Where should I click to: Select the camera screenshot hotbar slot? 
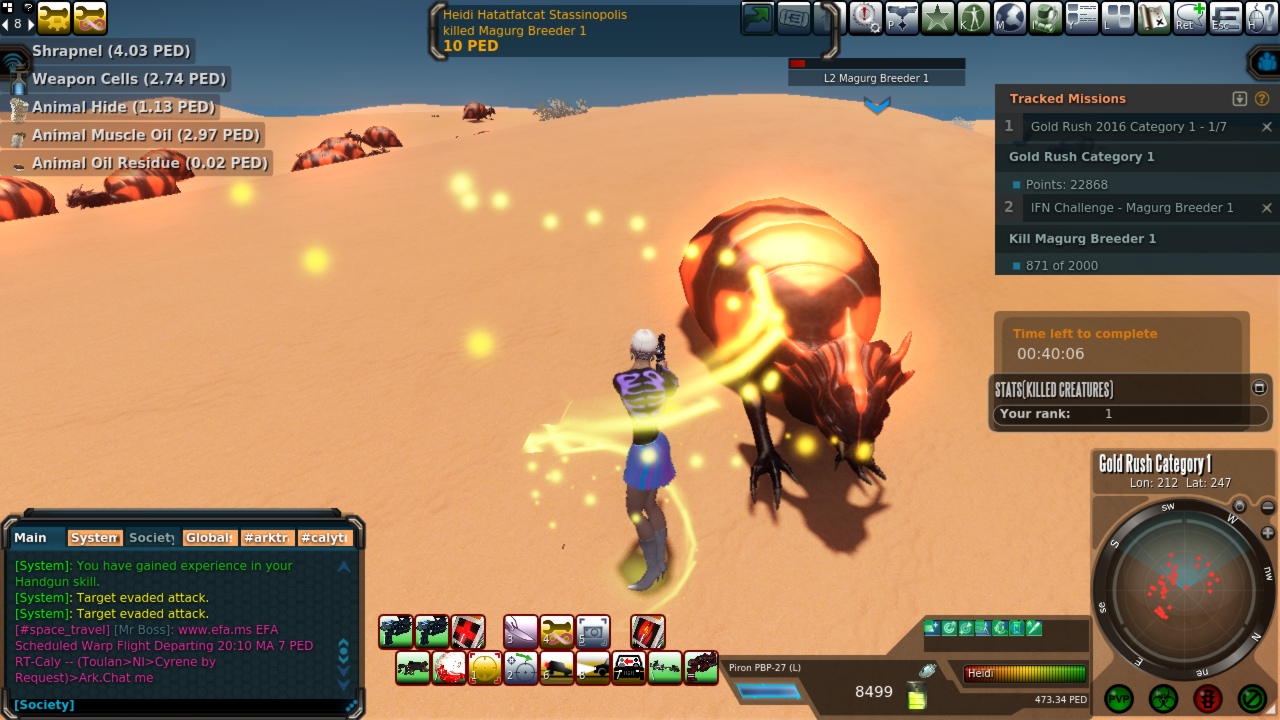593,631
